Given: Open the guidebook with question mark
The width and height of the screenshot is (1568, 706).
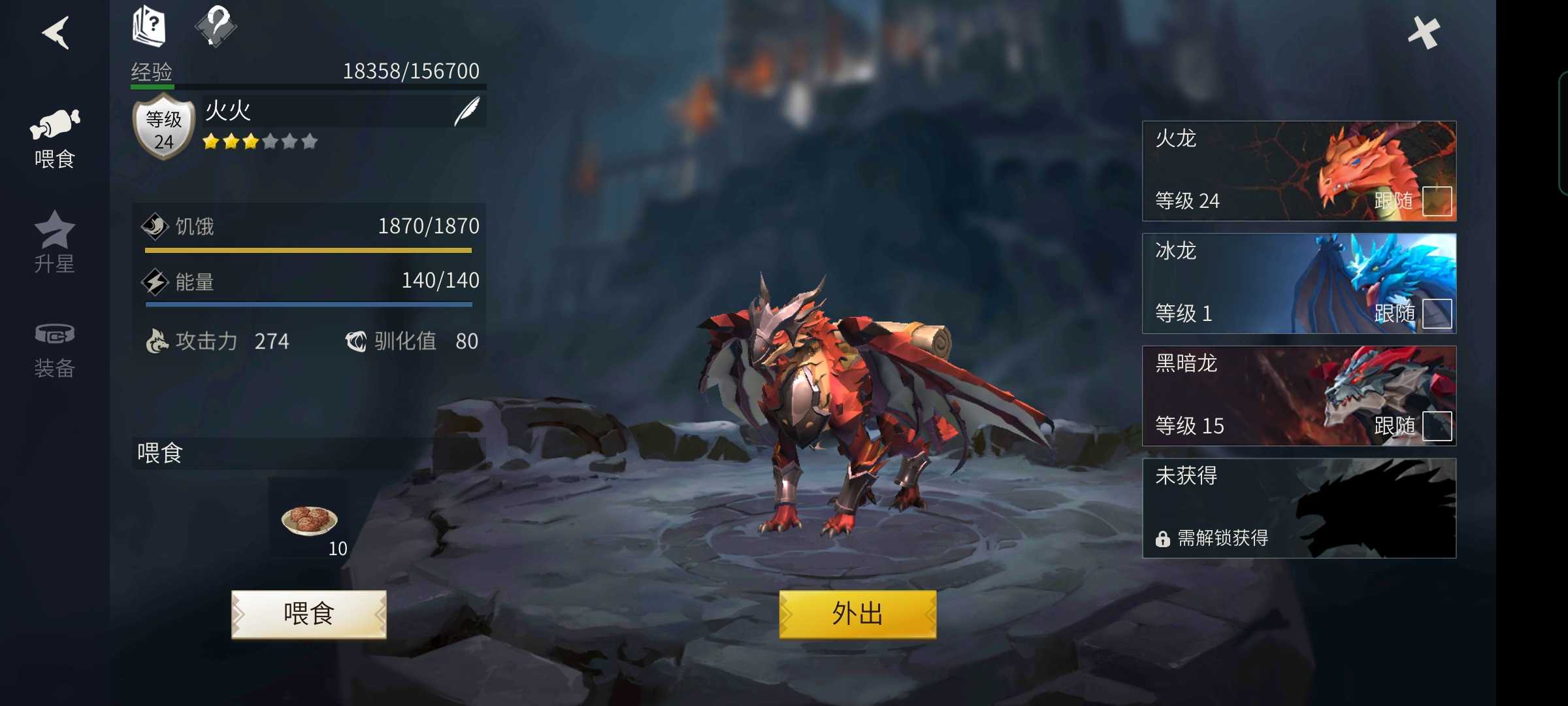Looking at the screenshot, I should [x=149, y=26].
